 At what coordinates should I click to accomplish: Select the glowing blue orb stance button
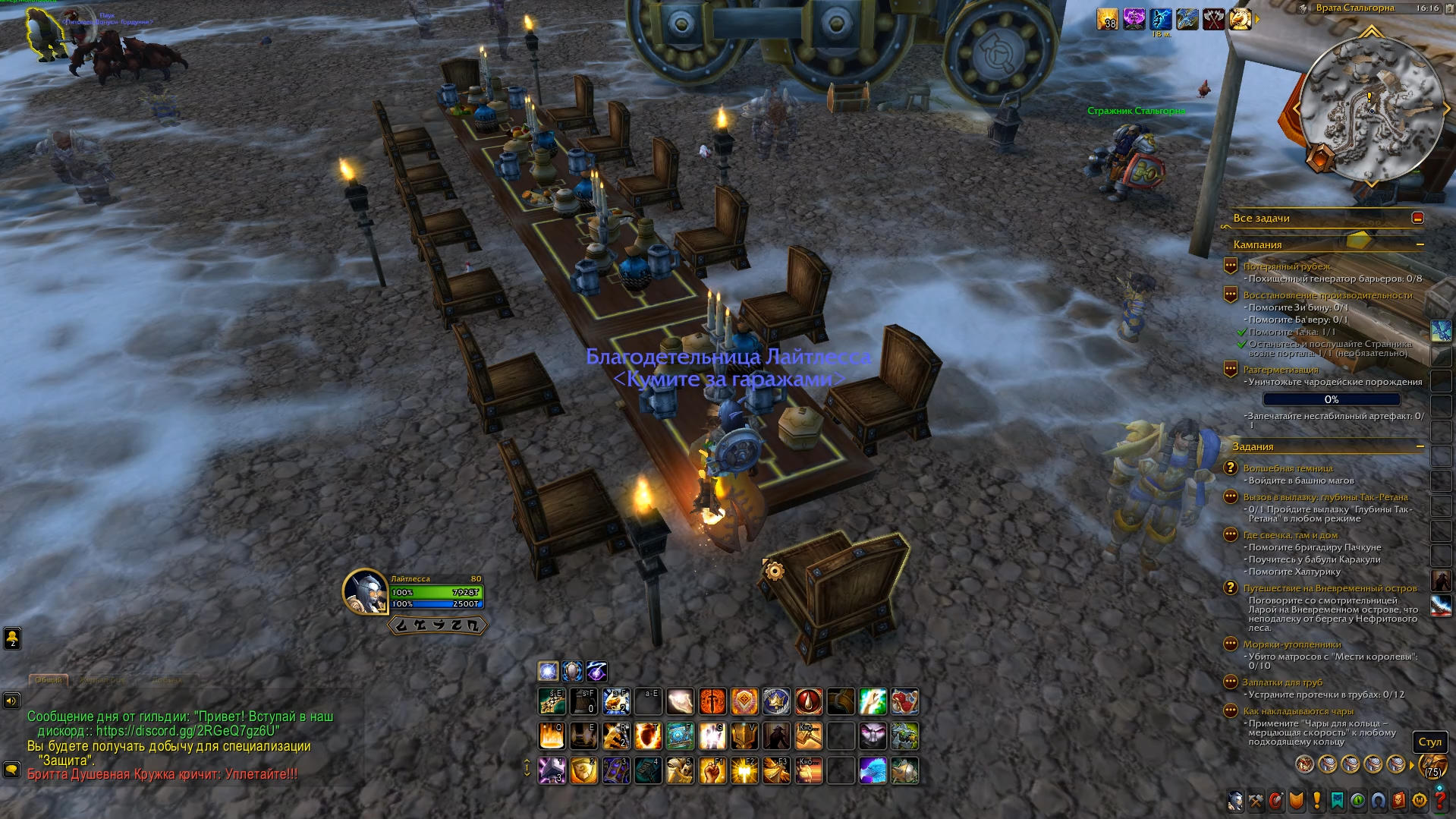point(548,671)
